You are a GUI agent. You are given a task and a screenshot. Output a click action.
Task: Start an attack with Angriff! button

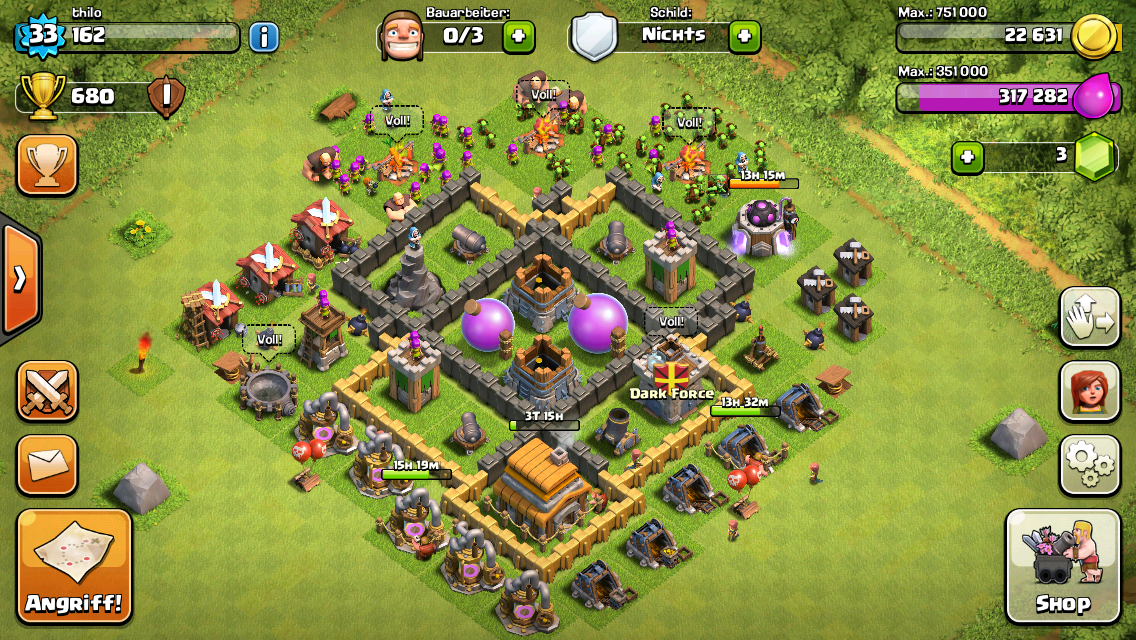click(74, 566)
